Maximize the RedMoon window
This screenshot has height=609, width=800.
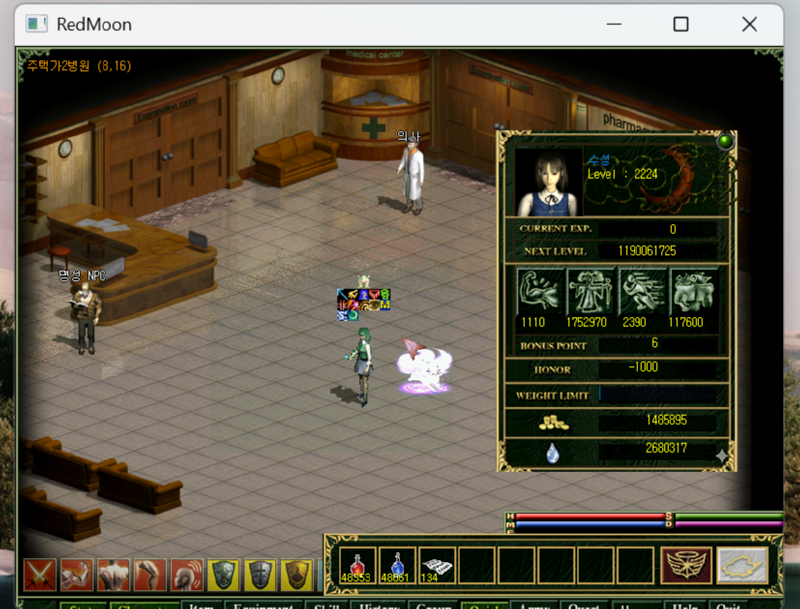(680, 24)
